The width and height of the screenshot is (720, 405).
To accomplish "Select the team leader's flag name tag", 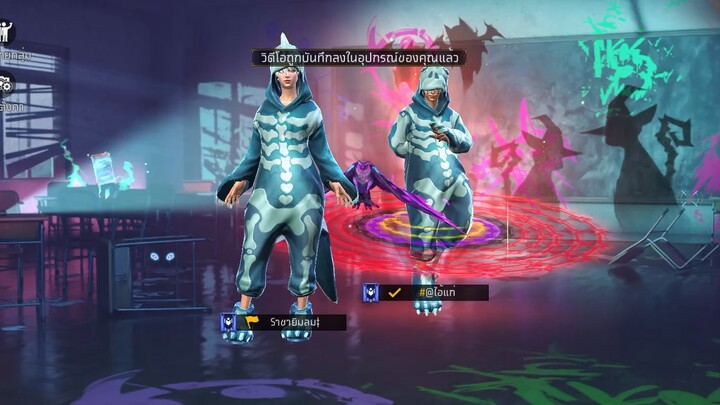I will click(283, 322).
